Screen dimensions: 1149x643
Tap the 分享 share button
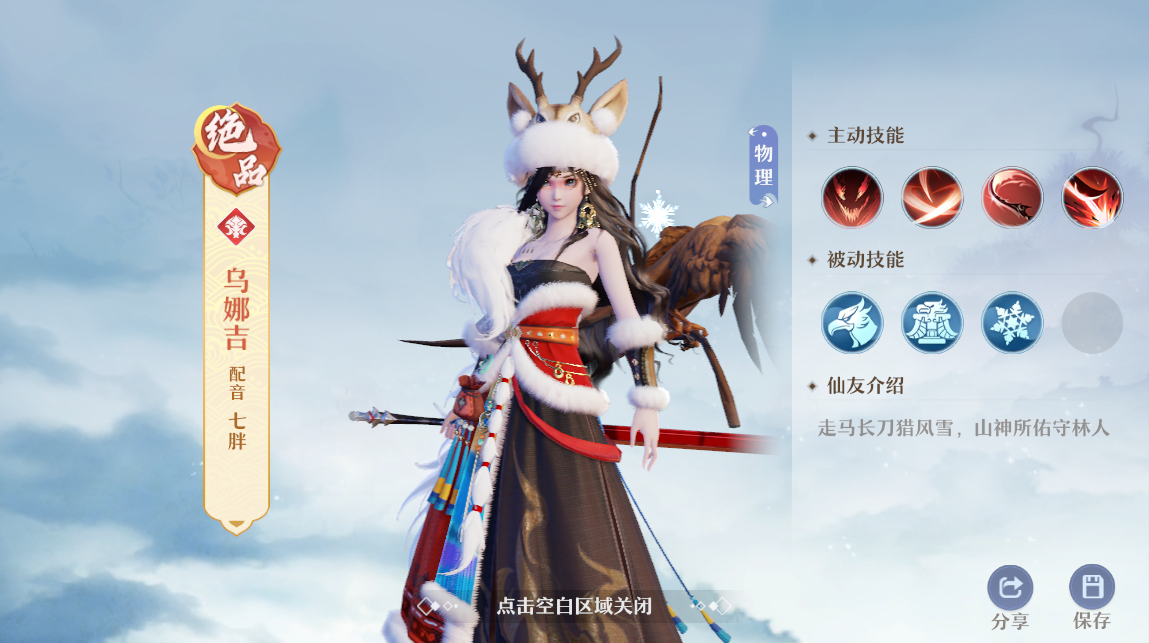[x=1010, y=588]
